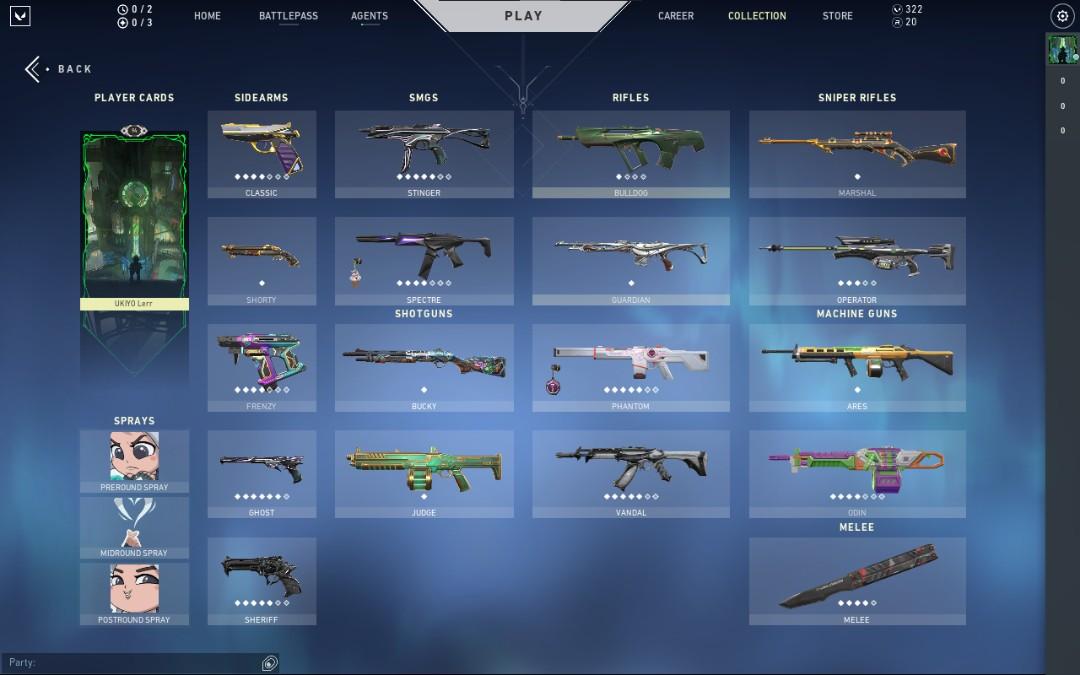Select the UKIYO player card
Image resolution: width=1080 pixels, height=675 pixels.
click(134, 220)
